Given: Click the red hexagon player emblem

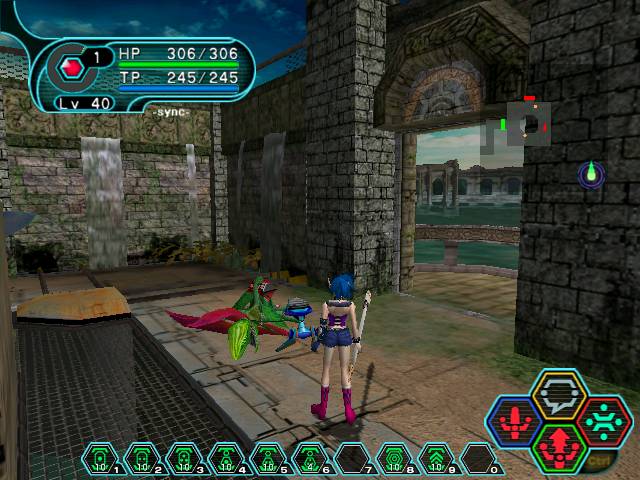Looking at the screenshot, I should point(71,69).
